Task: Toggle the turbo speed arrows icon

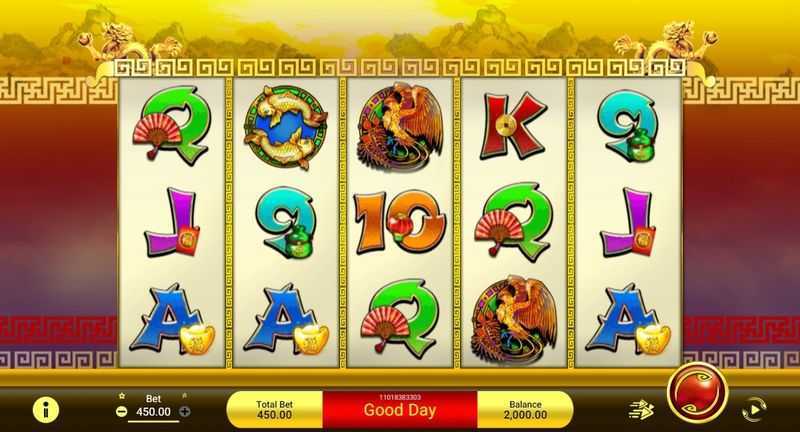Action: pos(640,409)
